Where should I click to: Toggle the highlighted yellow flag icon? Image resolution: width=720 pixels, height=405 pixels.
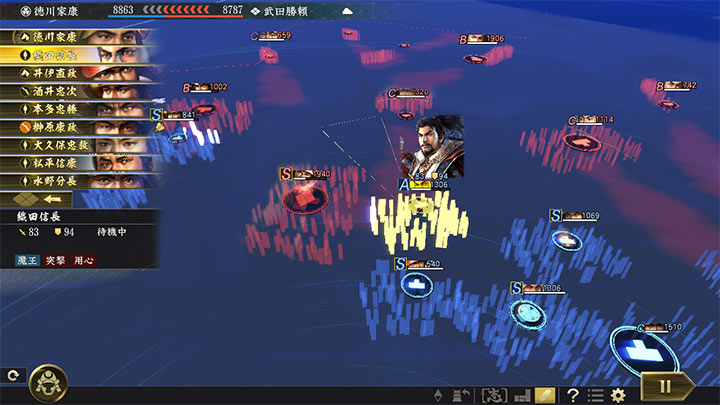pyautogui.click(x=545, y=395)
